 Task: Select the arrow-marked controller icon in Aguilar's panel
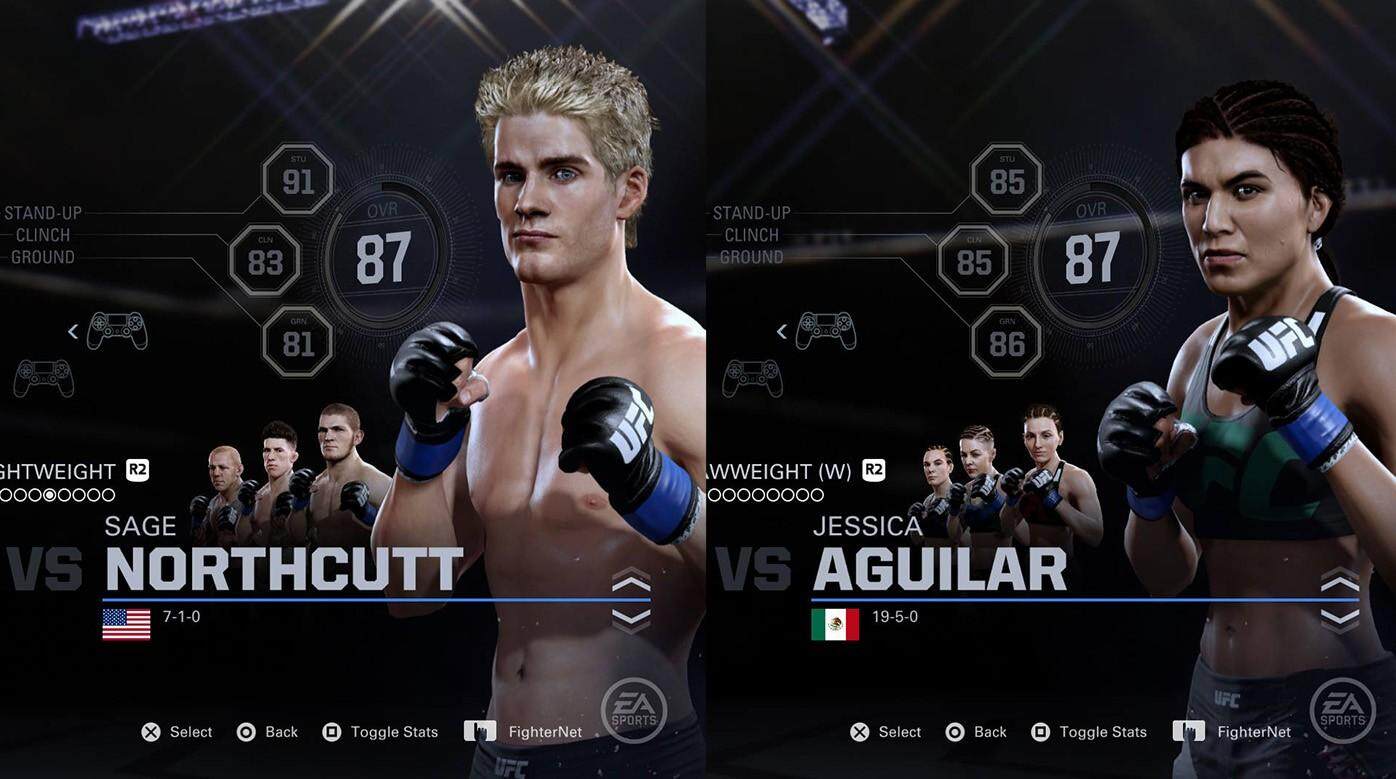click(825, 331)
